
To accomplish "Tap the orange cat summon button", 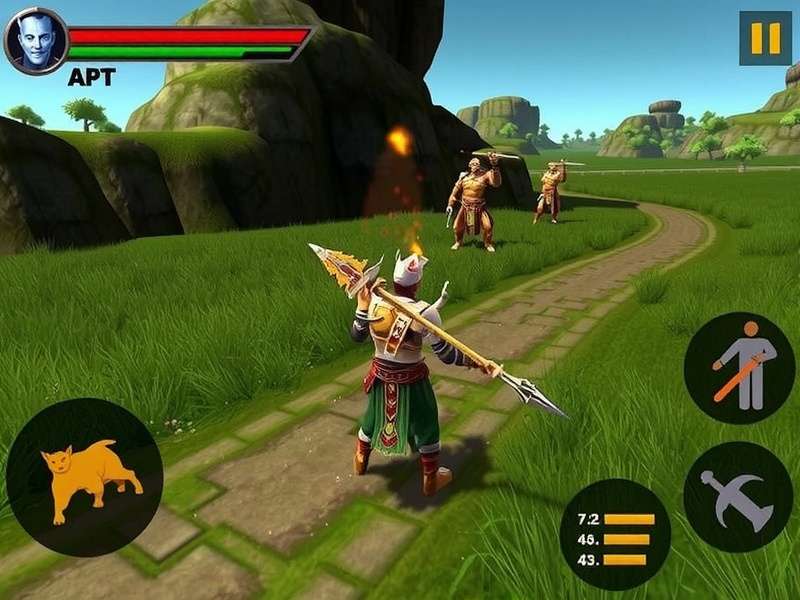I will (85, 476).
